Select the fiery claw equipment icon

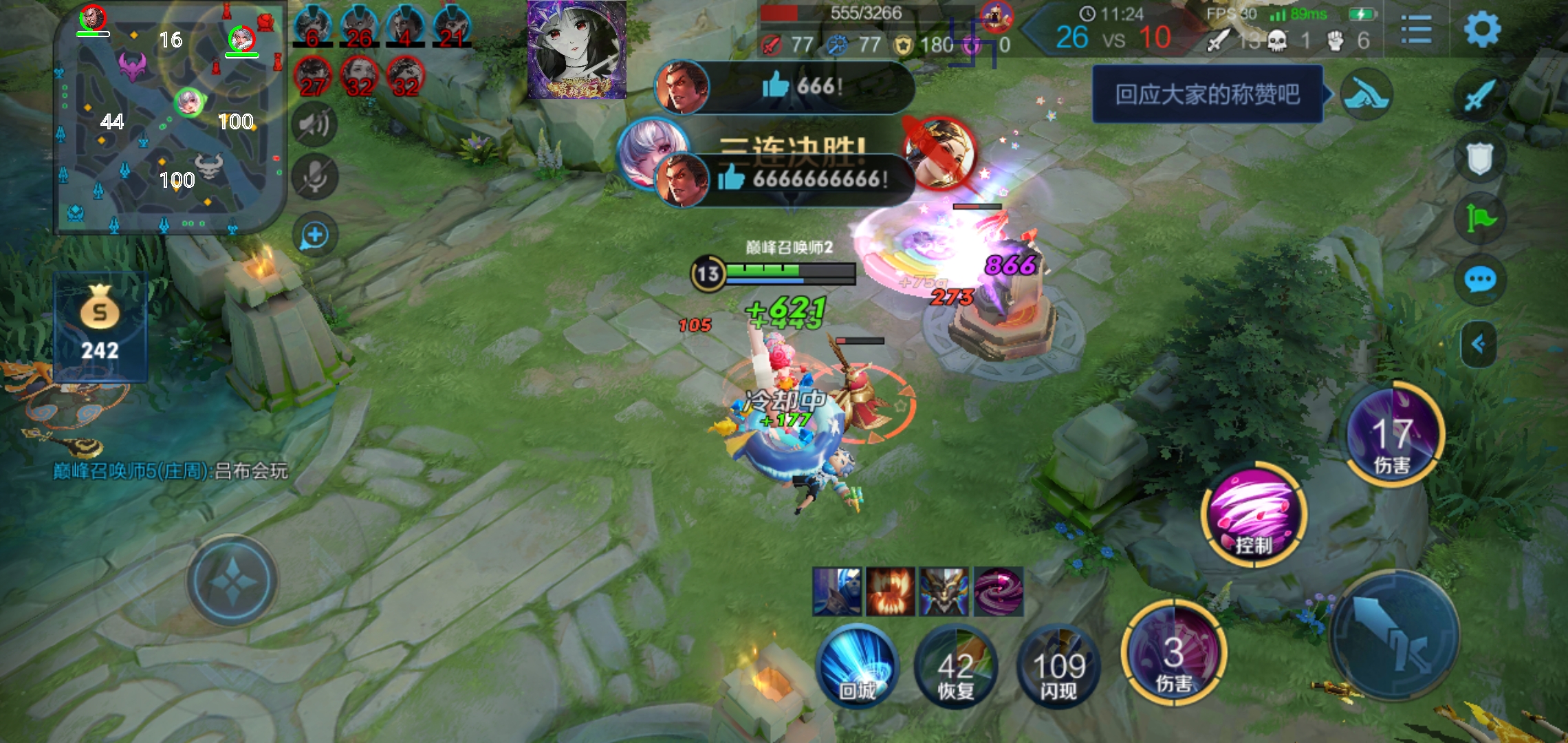tap(890, 592)
